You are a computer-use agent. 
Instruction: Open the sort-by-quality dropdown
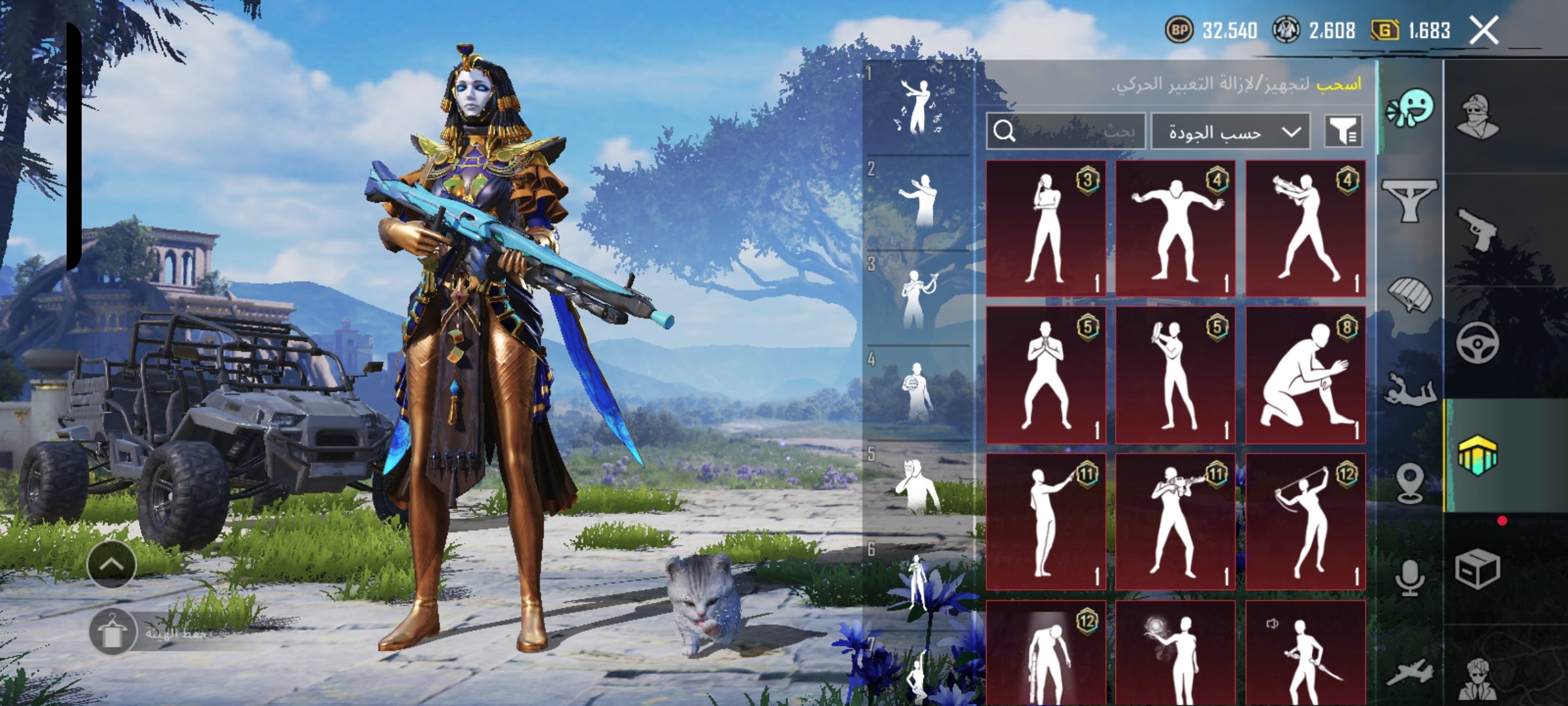point(1230,132)
